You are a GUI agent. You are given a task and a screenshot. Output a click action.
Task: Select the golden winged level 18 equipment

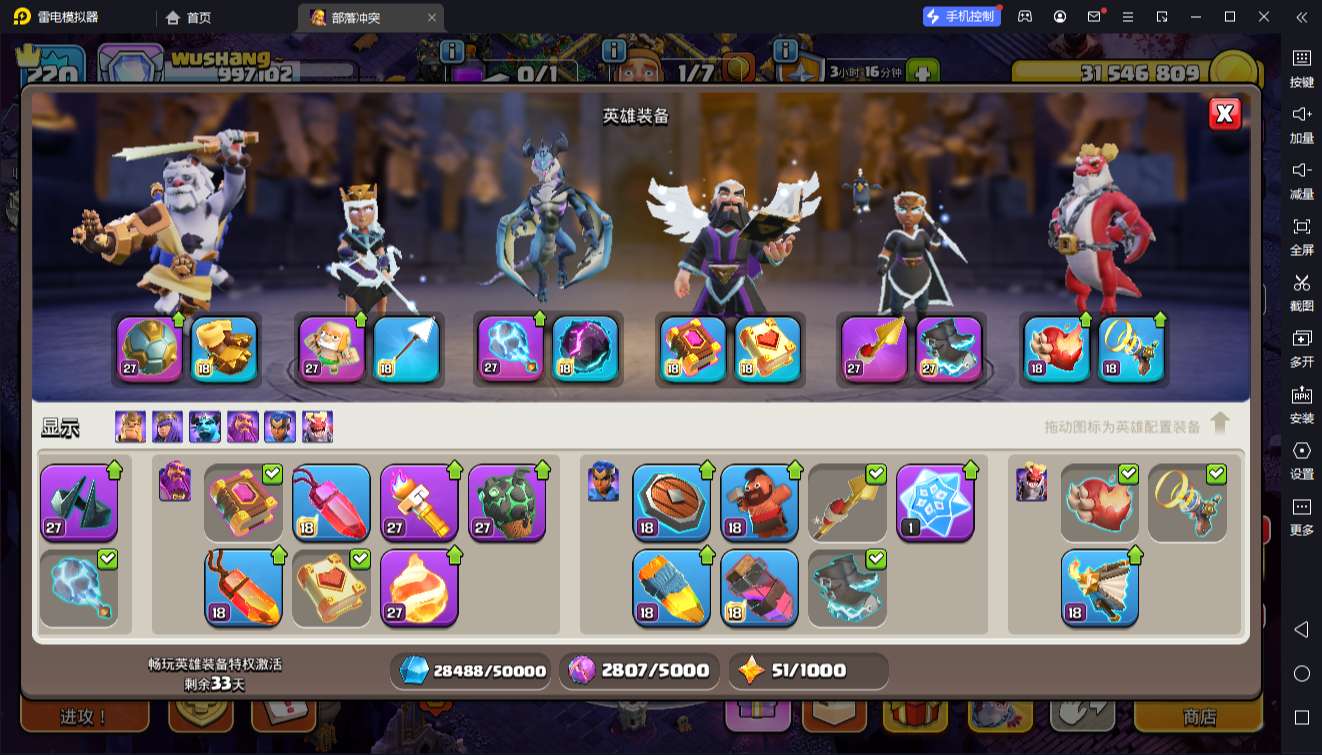1100,588
